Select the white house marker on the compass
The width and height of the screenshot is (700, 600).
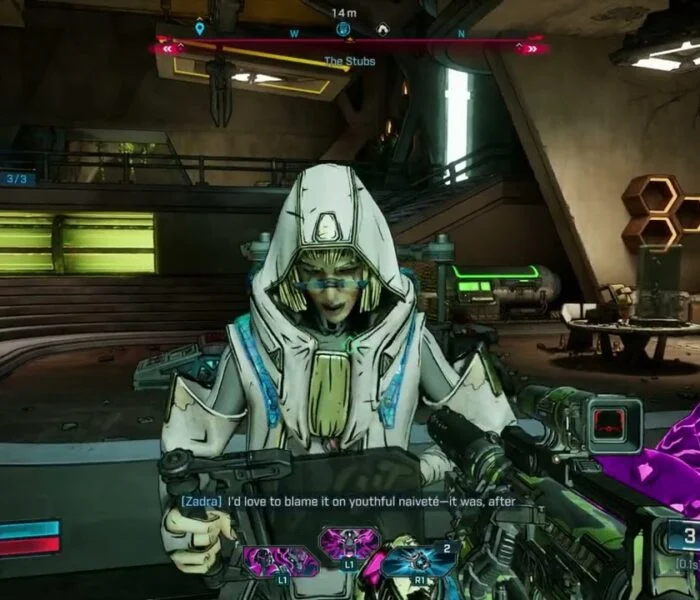click(x=382, y=30)
